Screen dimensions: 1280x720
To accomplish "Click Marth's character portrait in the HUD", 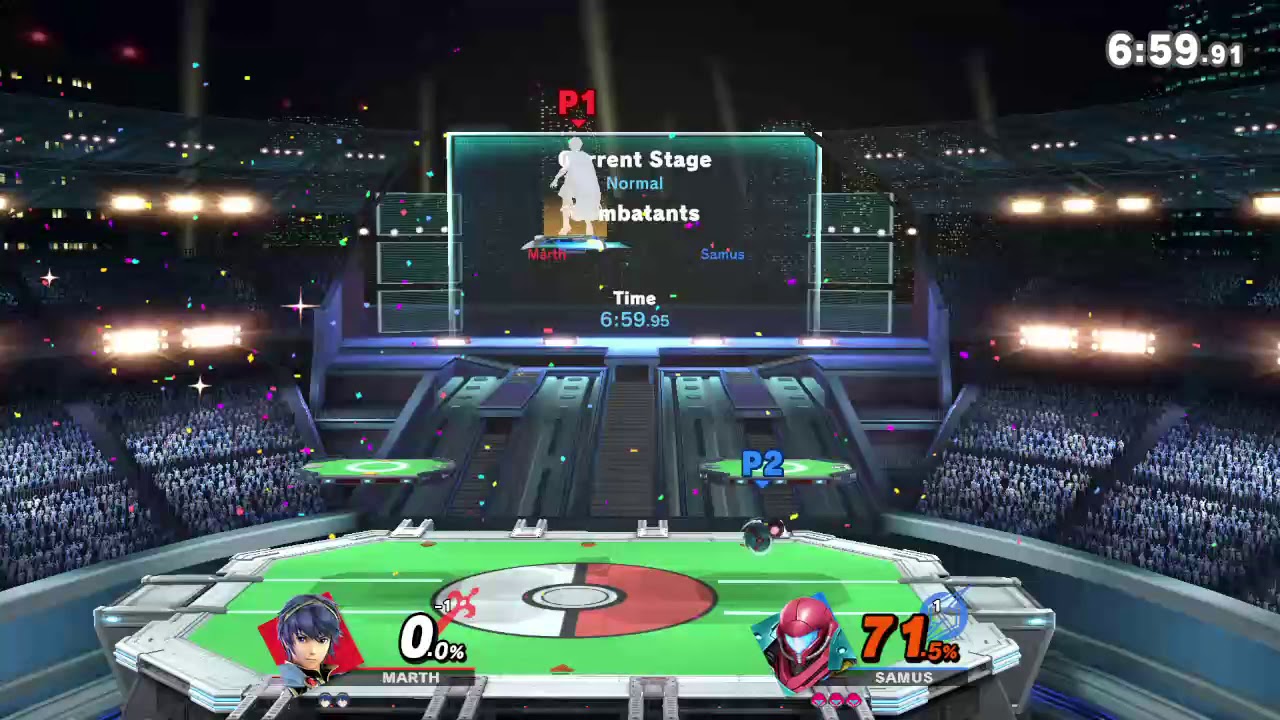I will click(312, 640).
